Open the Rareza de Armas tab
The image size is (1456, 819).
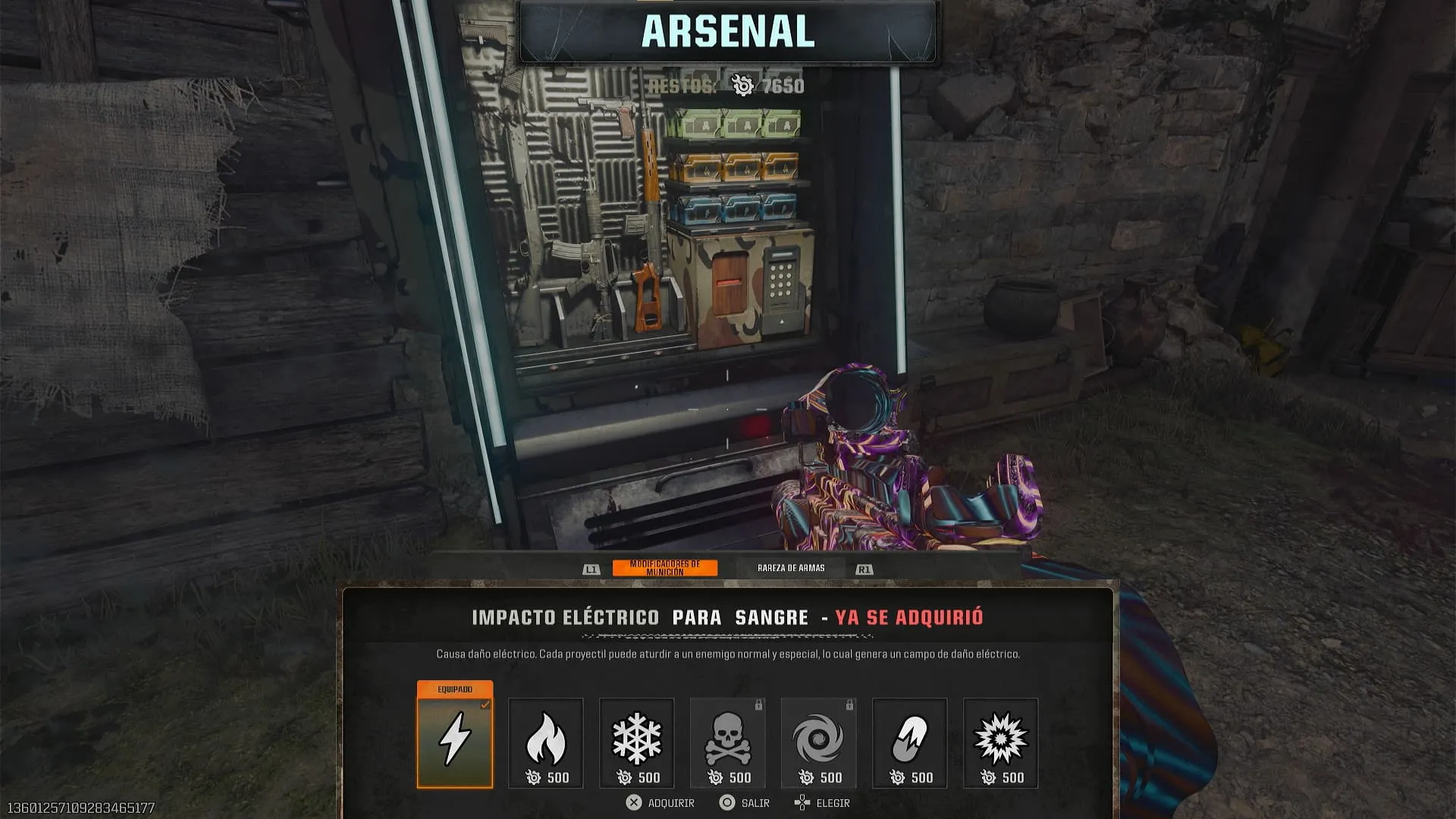(x=790, y=568)
